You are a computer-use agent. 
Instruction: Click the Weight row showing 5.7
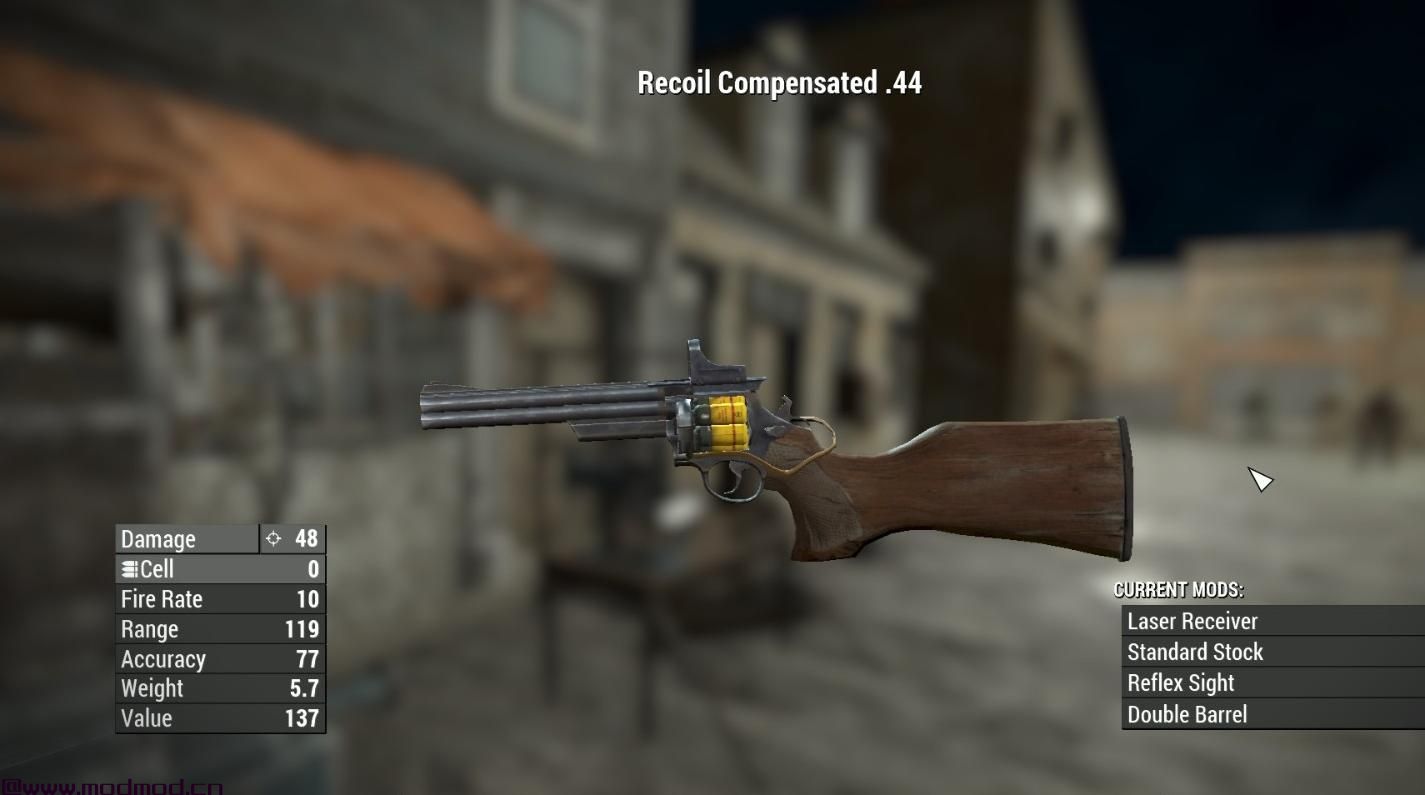[x=220, y=688]
